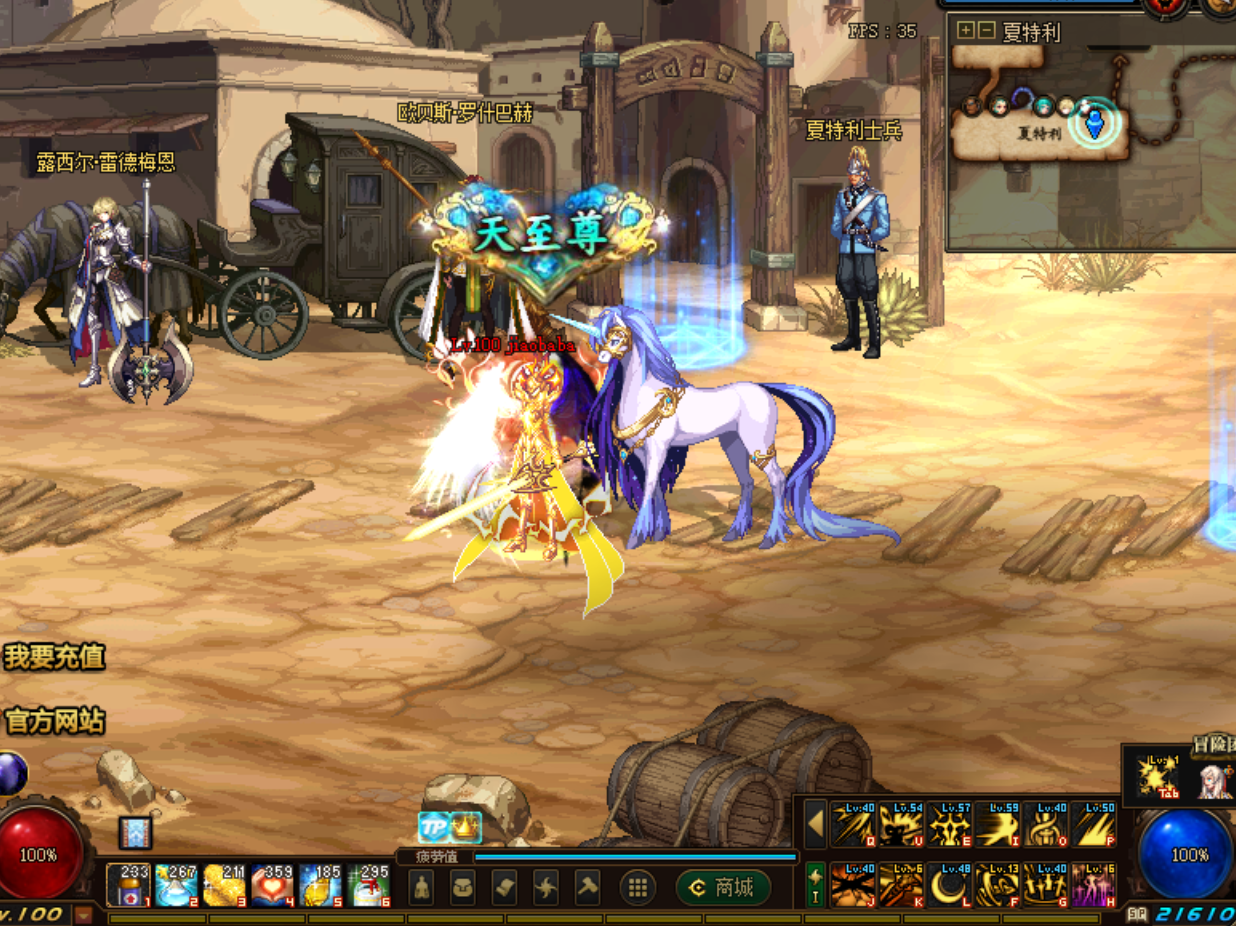Click the TP icon above fatigue bar

click(434, 827)
